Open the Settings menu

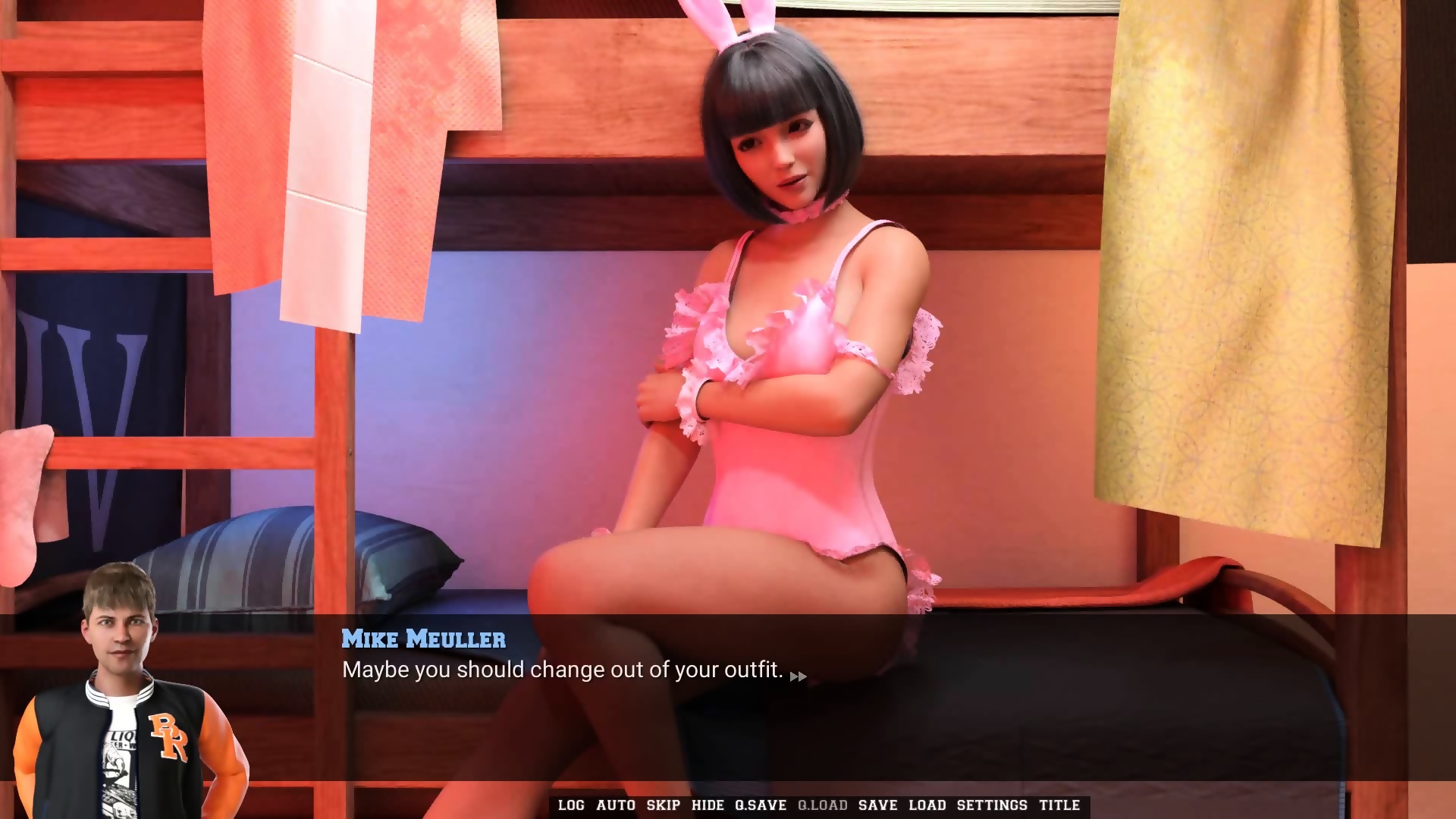point(991,805)
